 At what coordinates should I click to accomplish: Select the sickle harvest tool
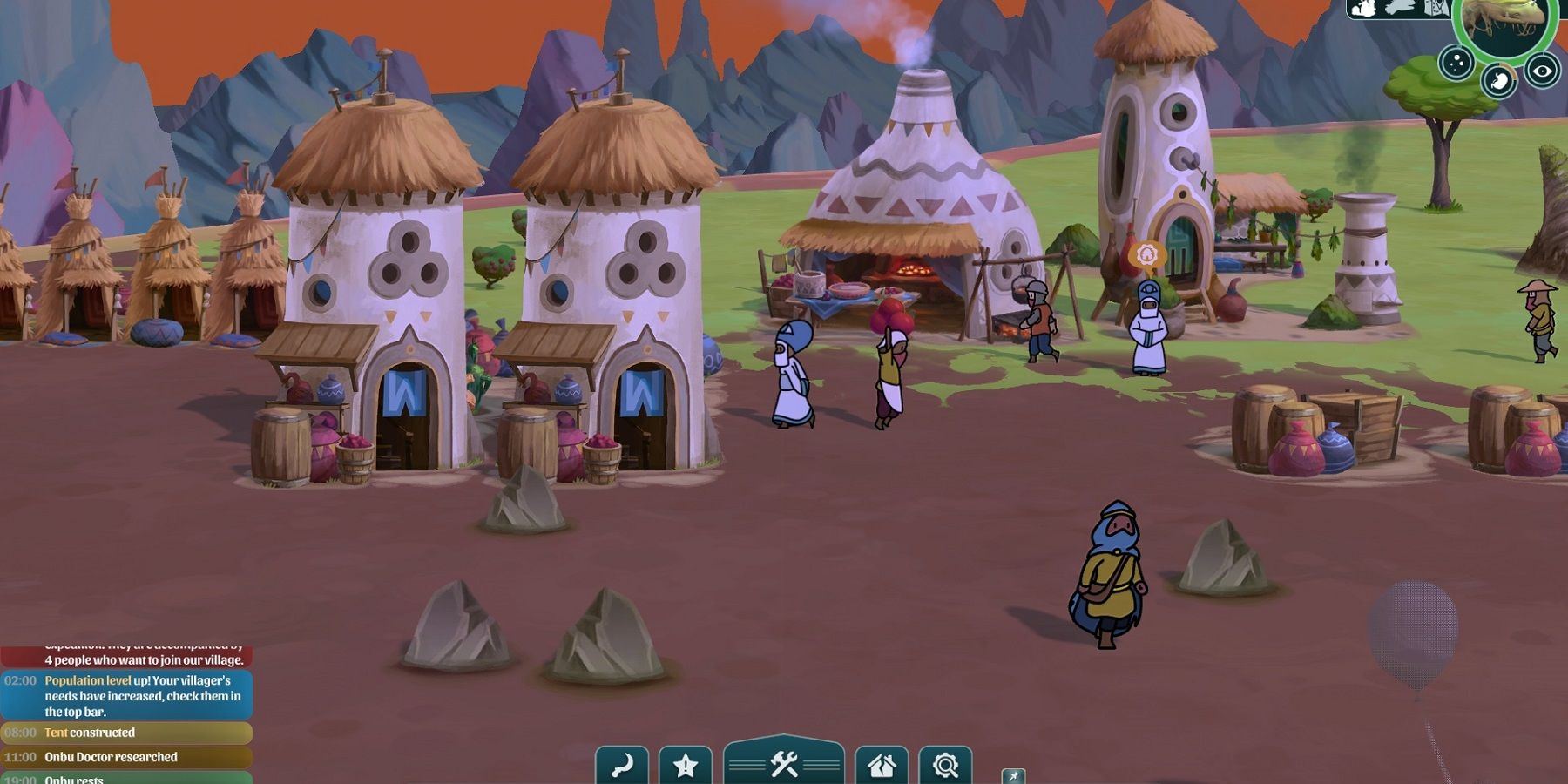click(623, 763)
